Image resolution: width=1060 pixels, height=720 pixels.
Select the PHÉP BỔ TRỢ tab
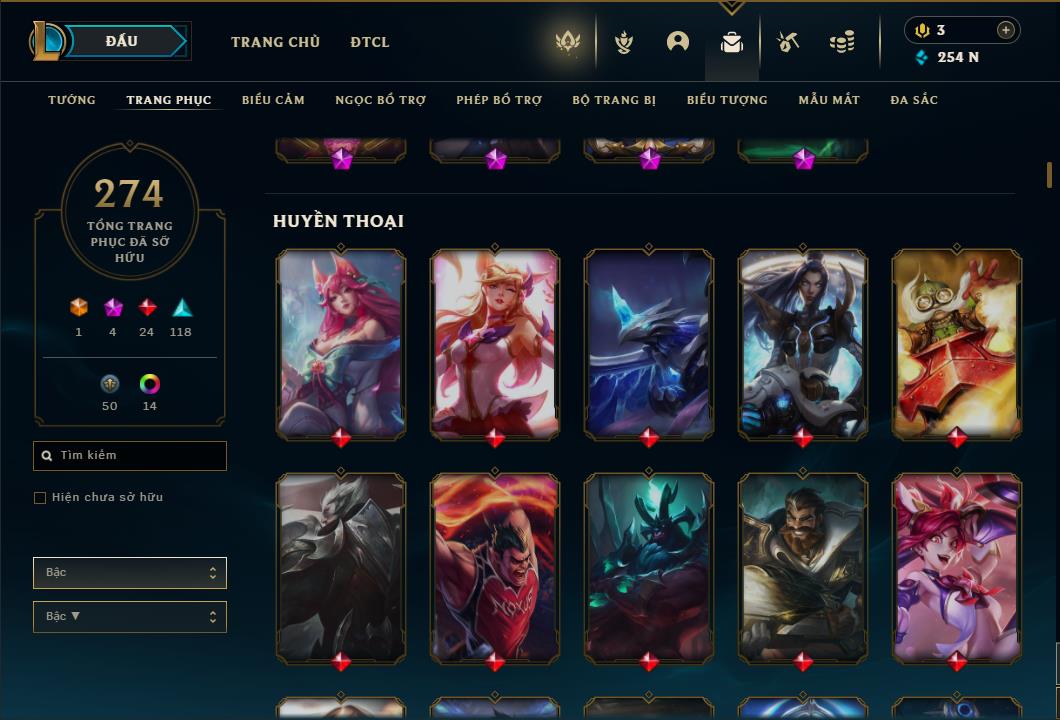coord(499,100)
